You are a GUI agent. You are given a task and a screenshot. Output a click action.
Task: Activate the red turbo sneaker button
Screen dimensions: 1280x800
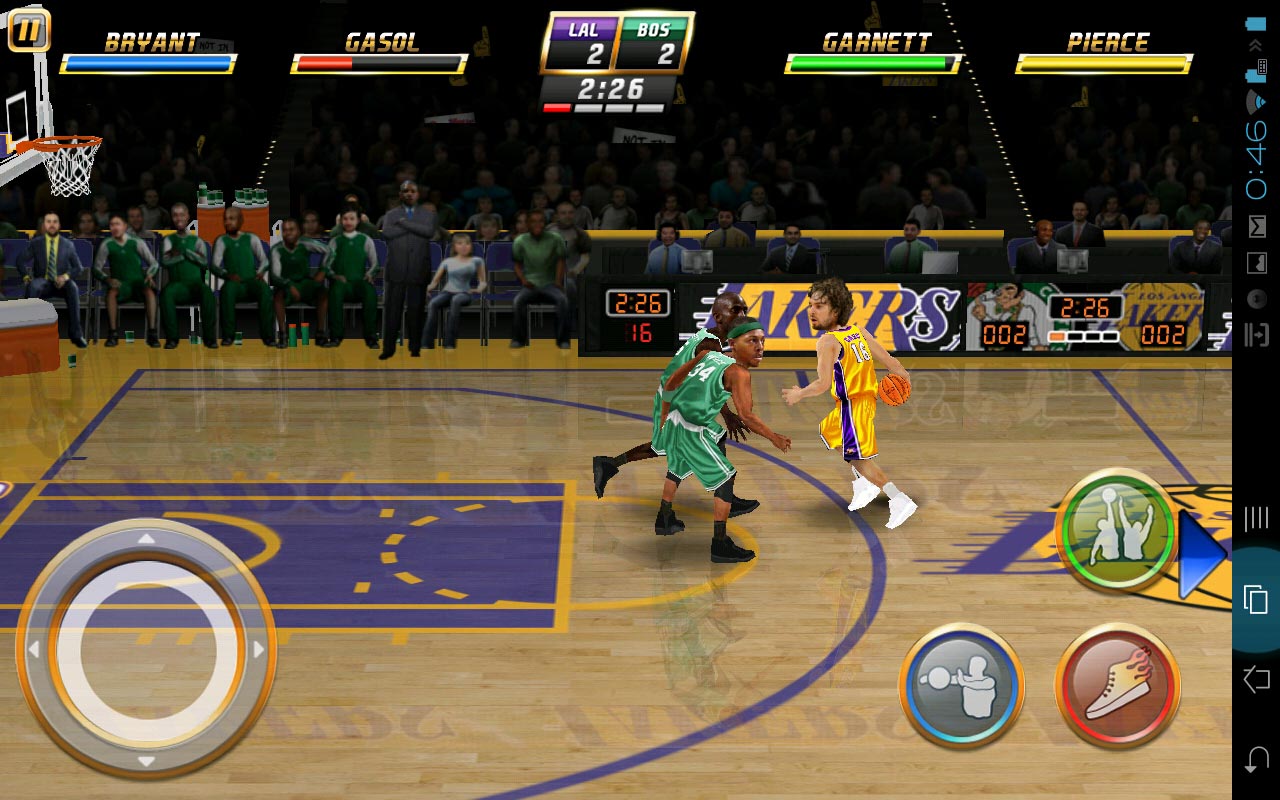(1118, 685)
